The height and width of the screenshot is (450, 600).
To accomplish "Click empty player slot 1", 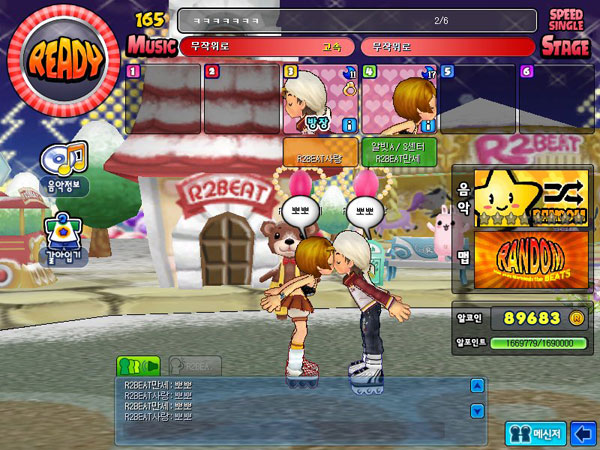I will tap(163, 100).
